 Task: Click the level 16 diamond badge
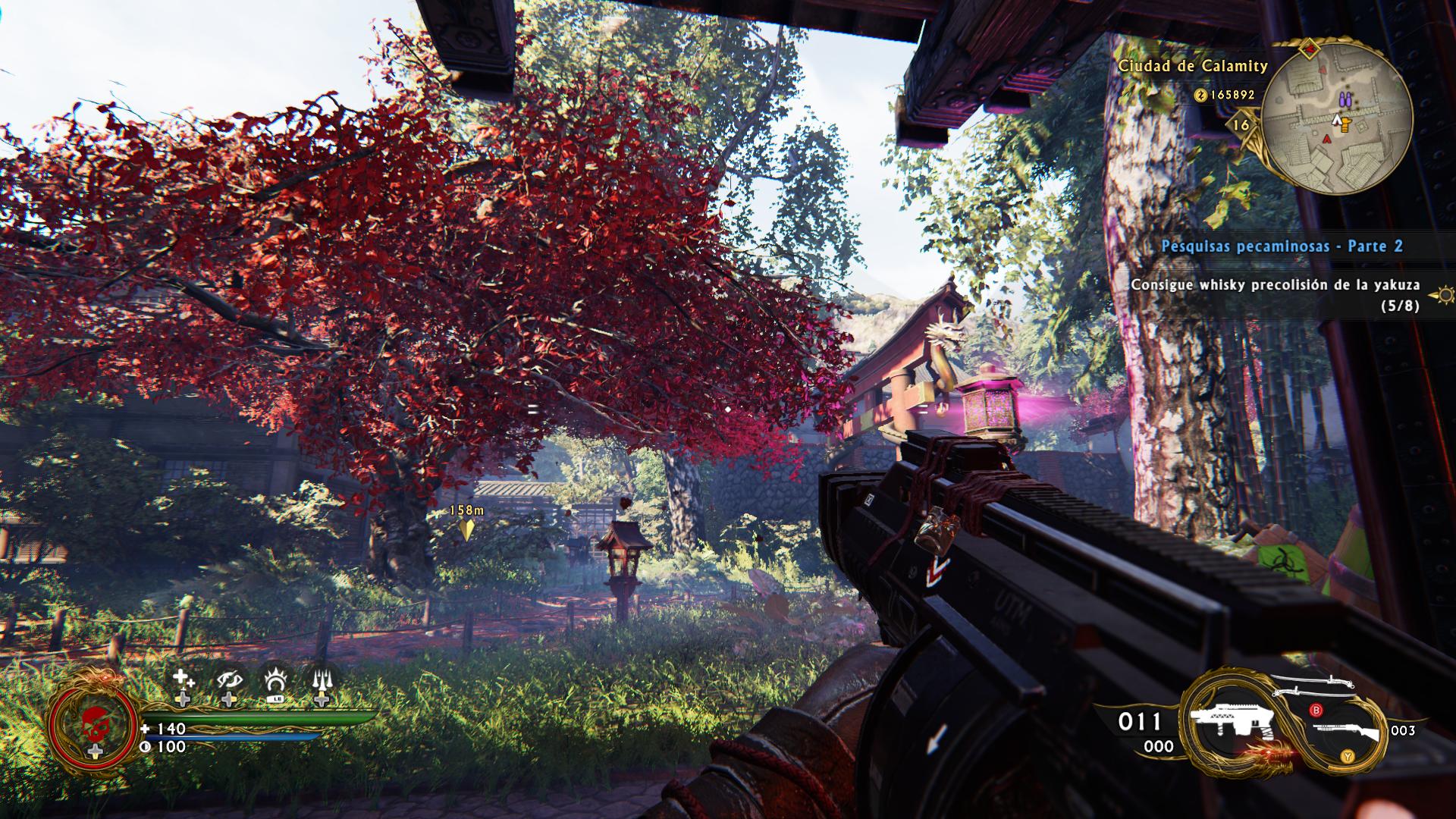(x=1242, y=124)
